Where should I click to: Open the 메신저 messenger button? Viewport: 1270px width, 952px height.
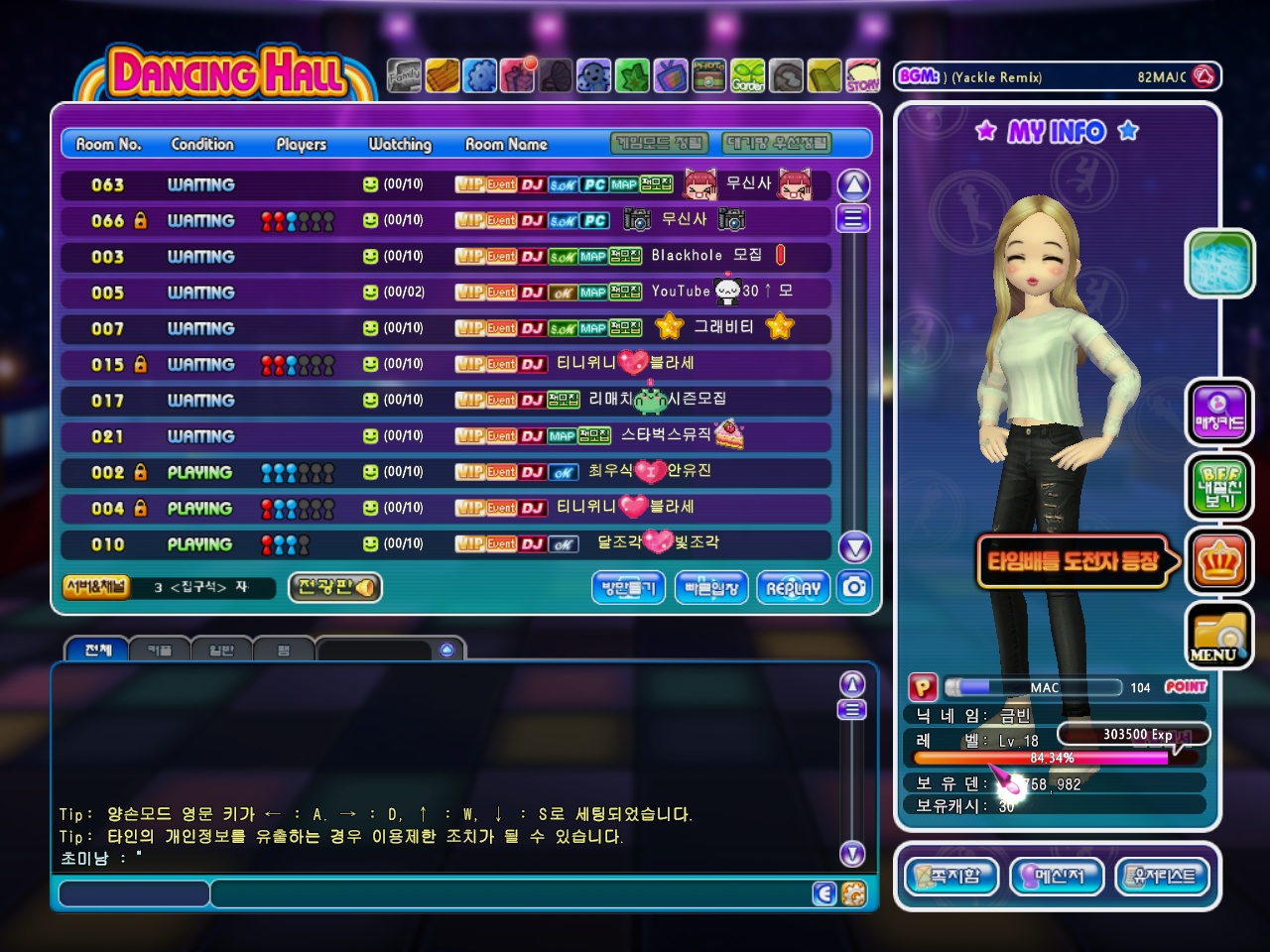point(1057,877)
